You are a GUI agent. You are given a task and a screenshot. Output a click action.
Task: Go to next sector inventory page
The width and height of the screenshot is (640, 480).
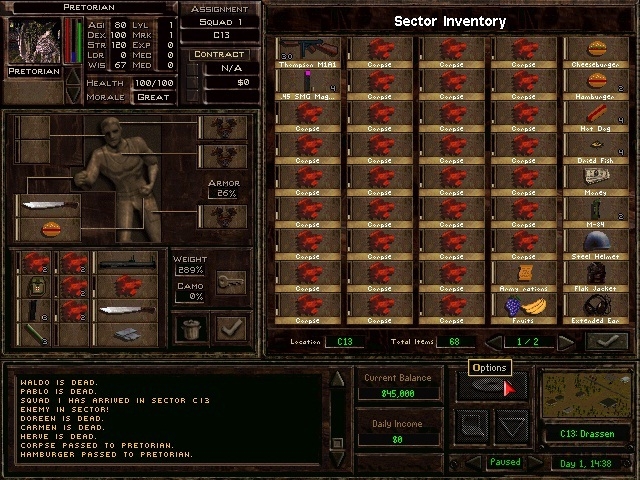click(x=566, y=342)
